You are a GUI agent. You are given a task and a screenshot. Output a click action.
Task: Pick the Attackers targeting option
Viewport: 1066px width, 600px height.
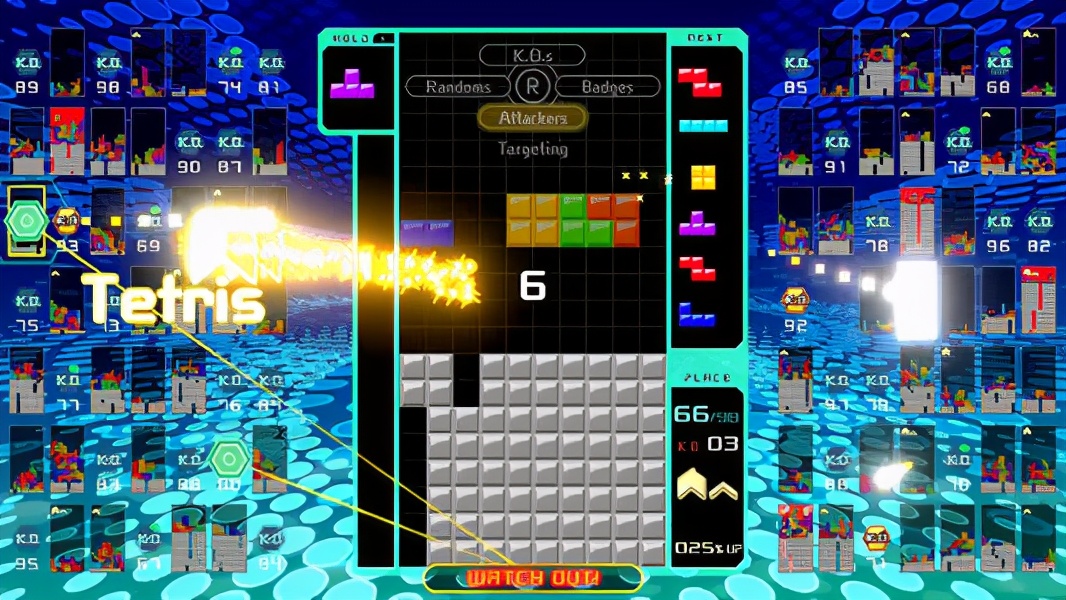(532, 118)
